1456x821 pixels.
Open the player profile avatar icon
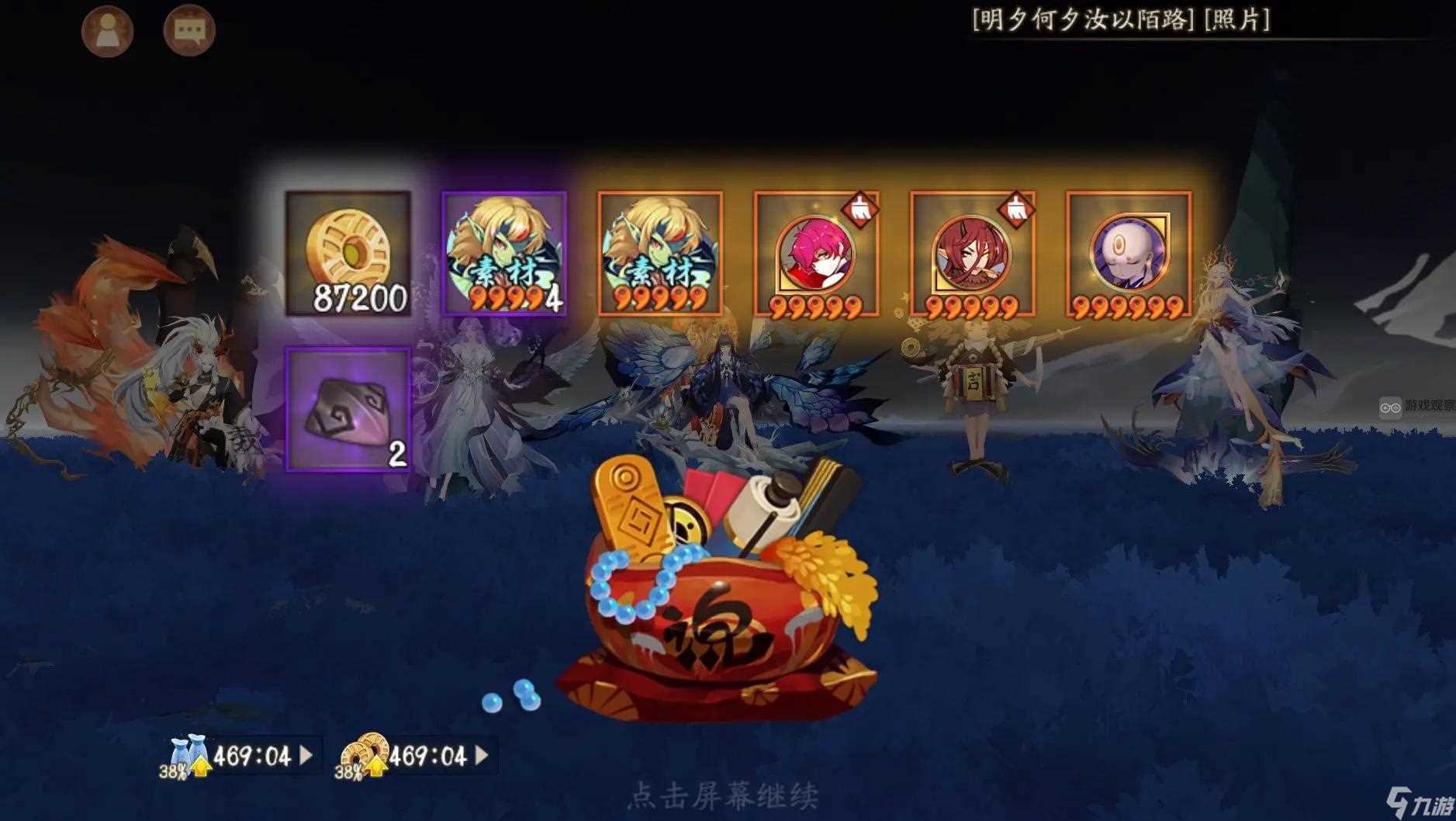109,29
